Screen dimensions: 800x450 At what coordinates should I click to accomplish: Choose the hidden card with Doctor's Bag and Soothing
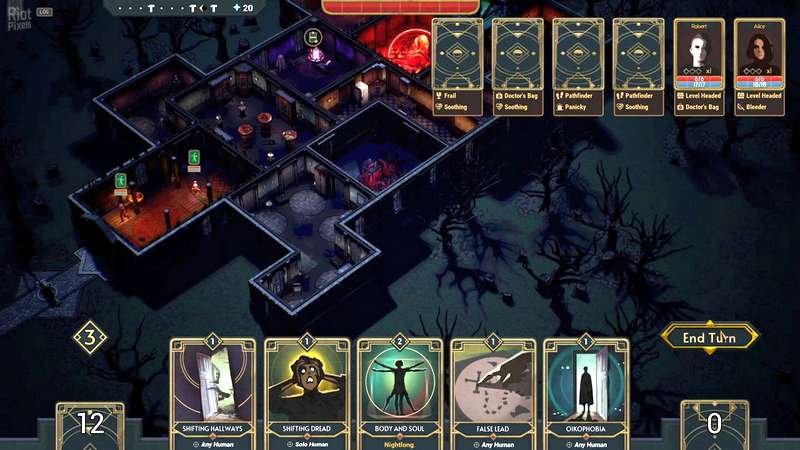coord(518,66)
